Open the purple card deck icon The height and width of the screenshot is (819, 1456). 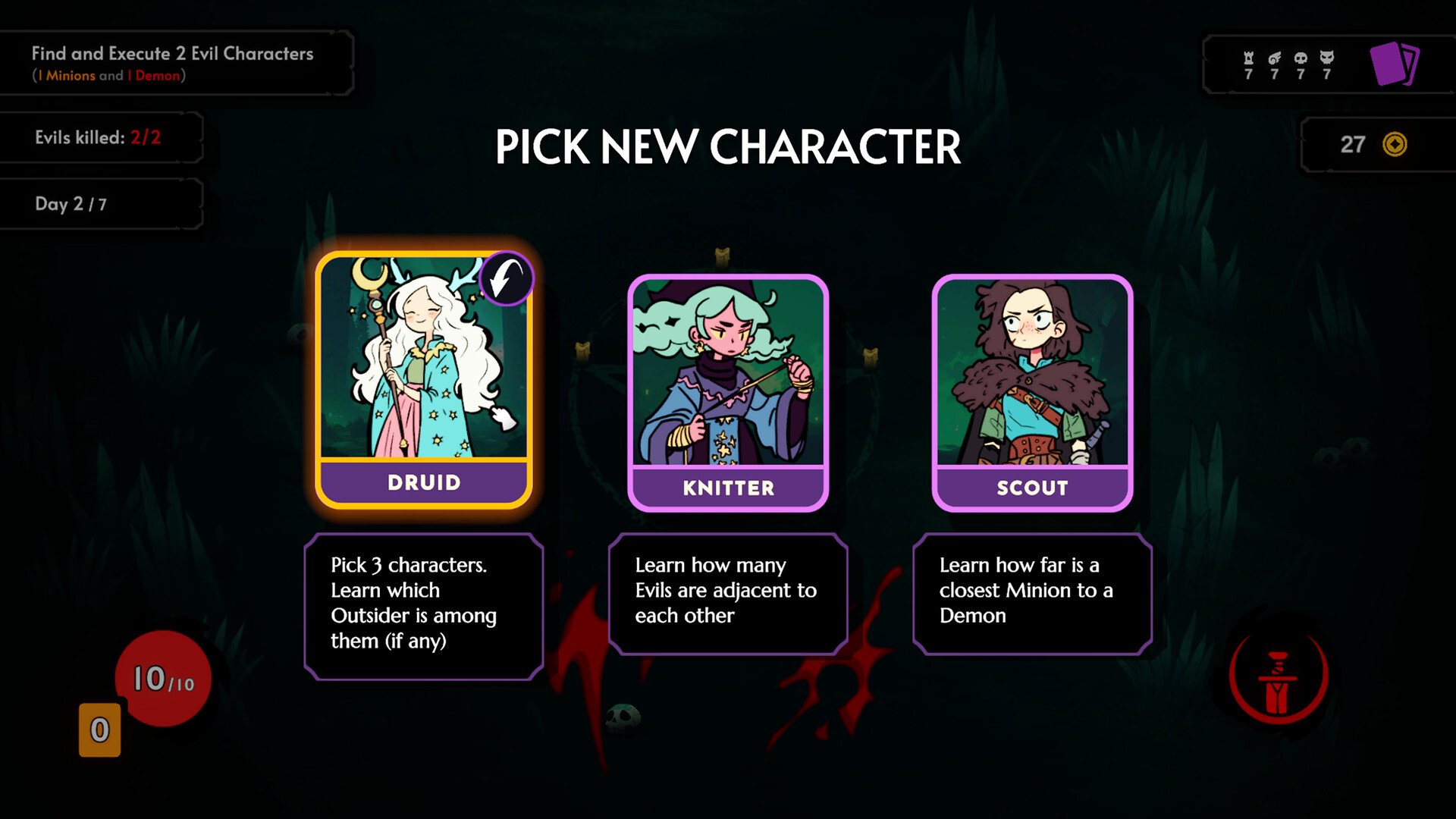pos(1394,64)
